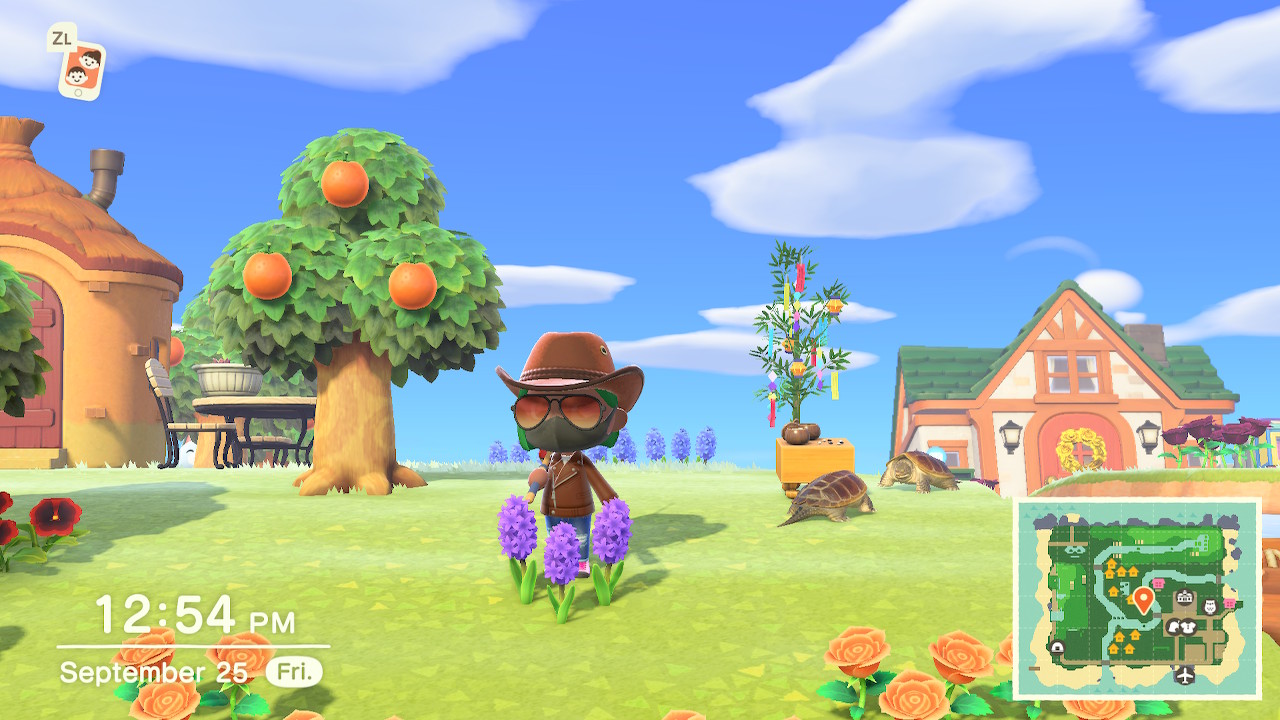This screenshot has width=1280, height=720.
Task: Click the campsite tent marker on minimap
Action: click(x=1057, y=647)
